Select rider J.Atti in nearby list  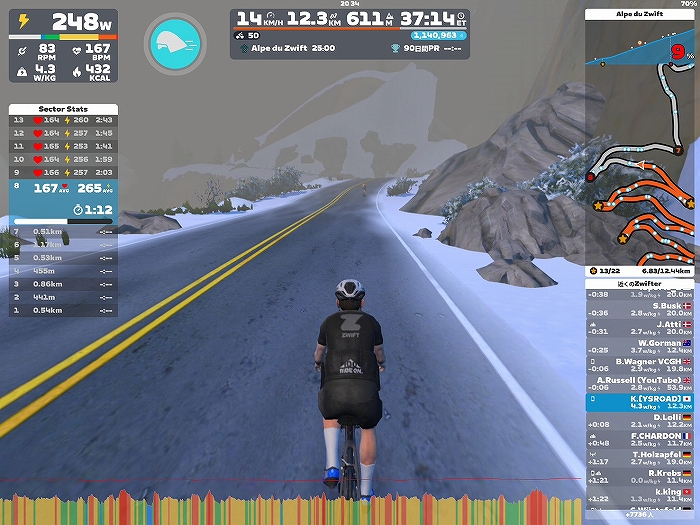point(640,327)
